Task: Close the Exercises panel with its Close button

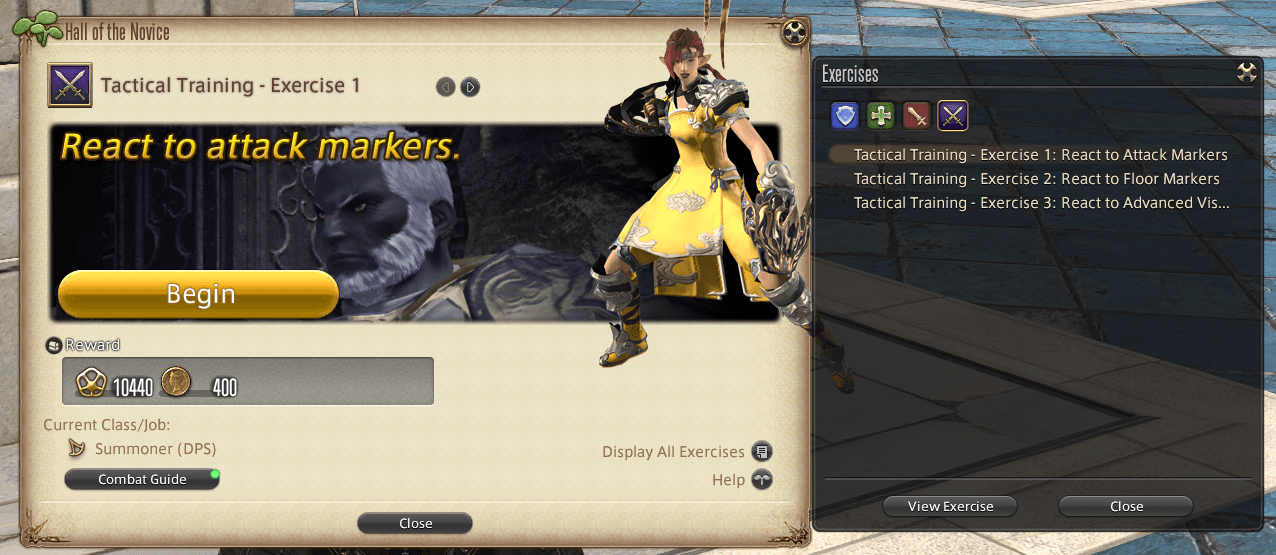Action: pos(1126,506)
